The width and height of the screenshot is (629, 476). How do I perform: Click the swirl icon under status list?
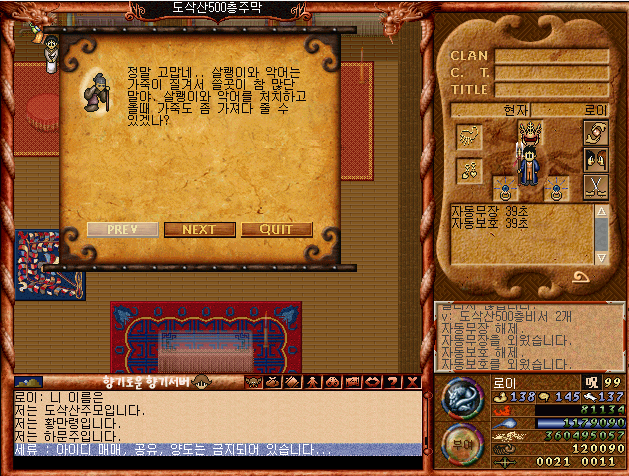click(580, 276)
